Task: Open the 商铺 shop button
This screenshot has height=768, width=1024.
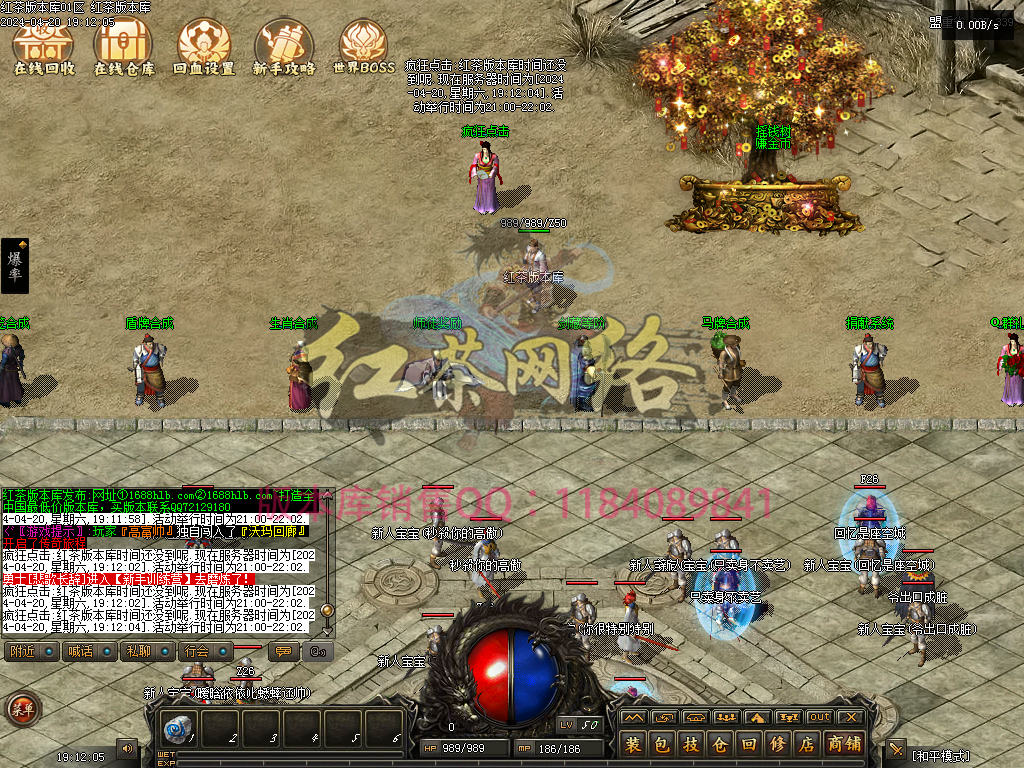Action: pyautogui.click(x=844, y=745)
